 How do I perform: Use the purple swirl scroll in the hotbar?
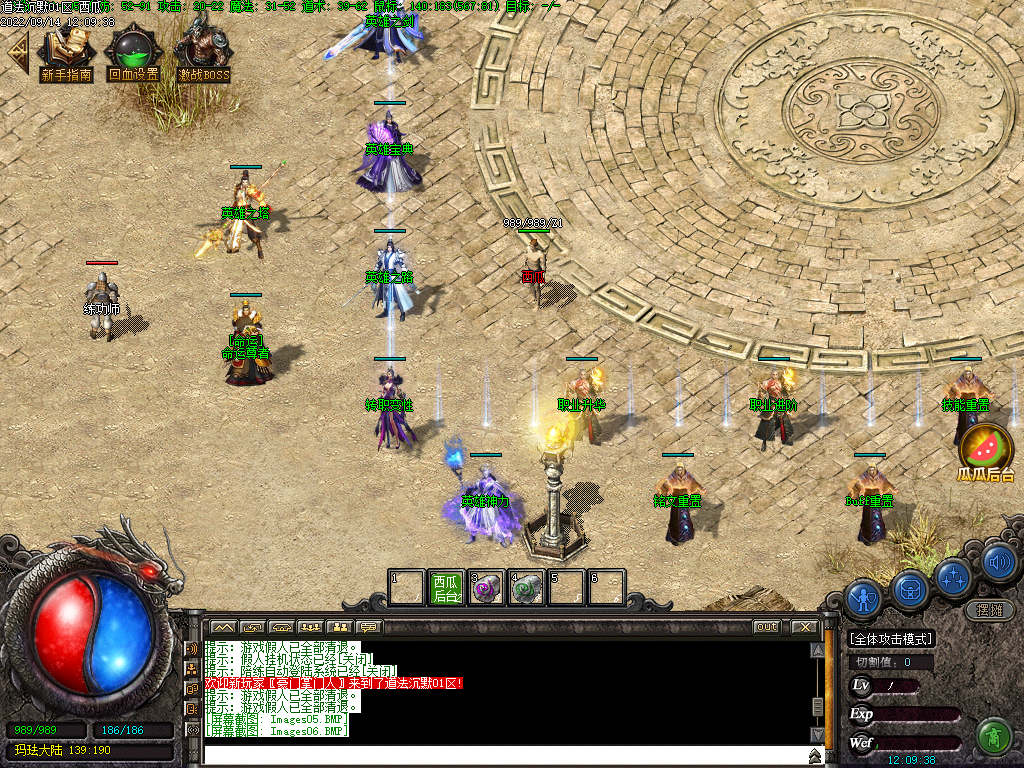487,588
